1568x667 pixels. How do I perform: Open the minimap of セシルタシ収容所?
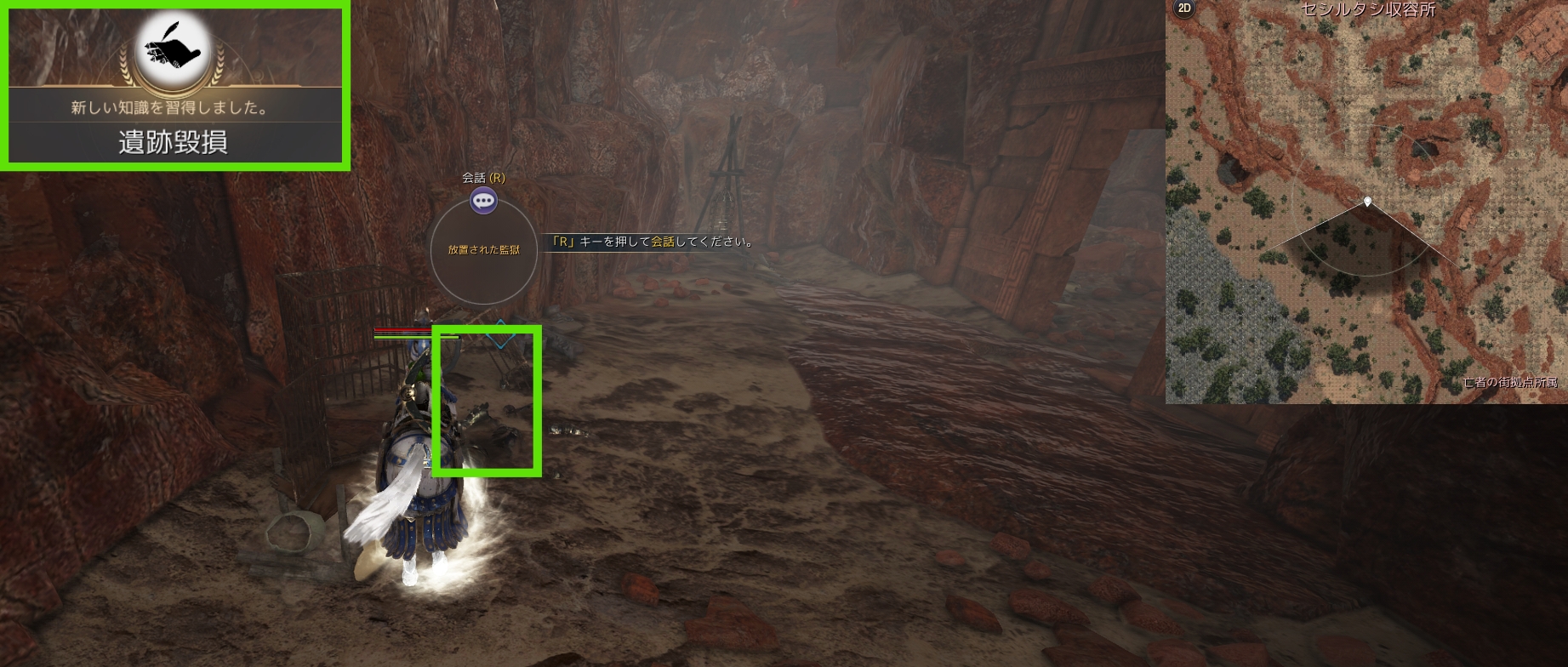(1366, 204)
